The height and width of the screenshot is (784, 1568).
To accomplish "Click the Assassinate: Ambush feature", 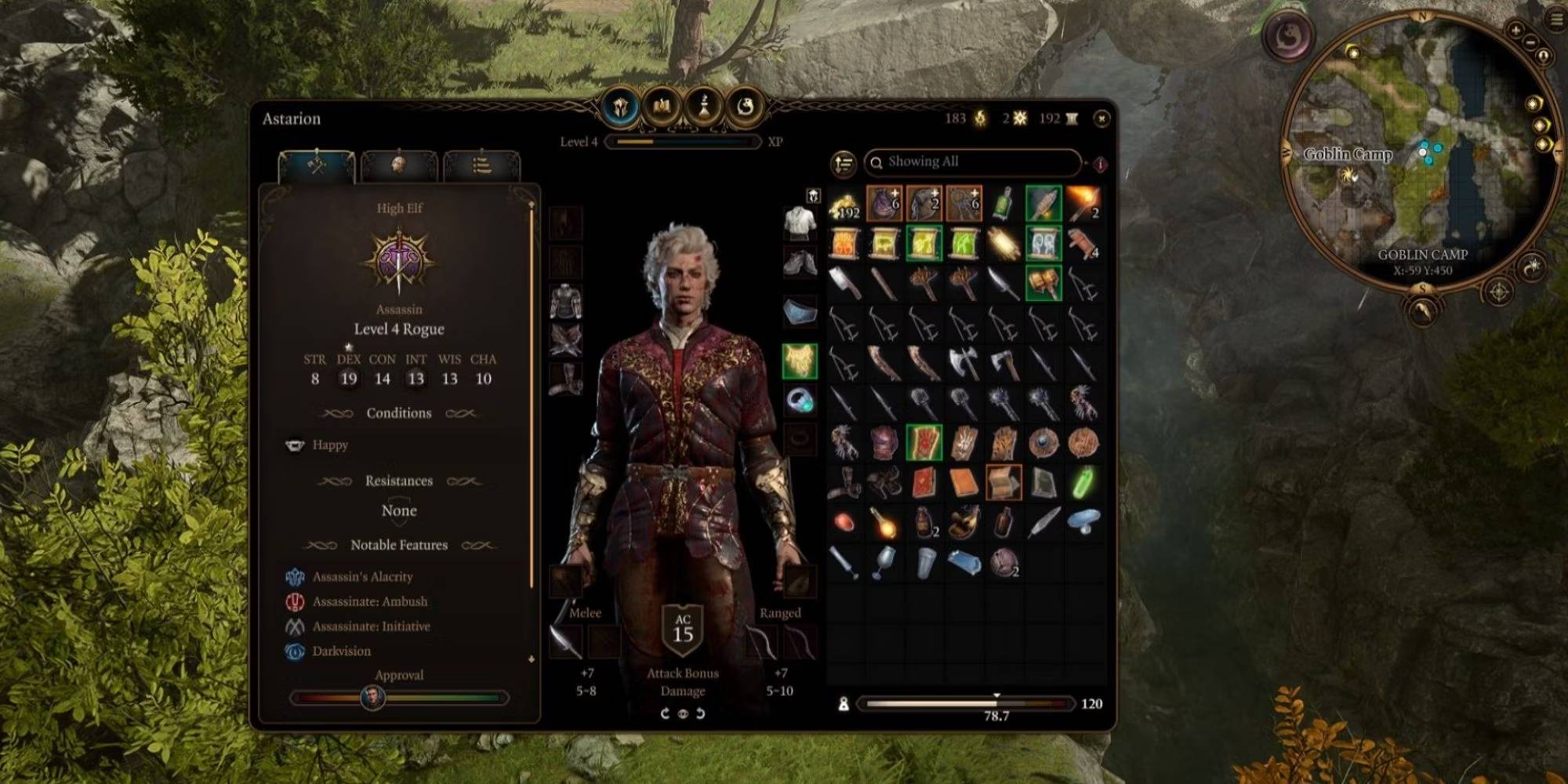I will (x=368, y=601).
